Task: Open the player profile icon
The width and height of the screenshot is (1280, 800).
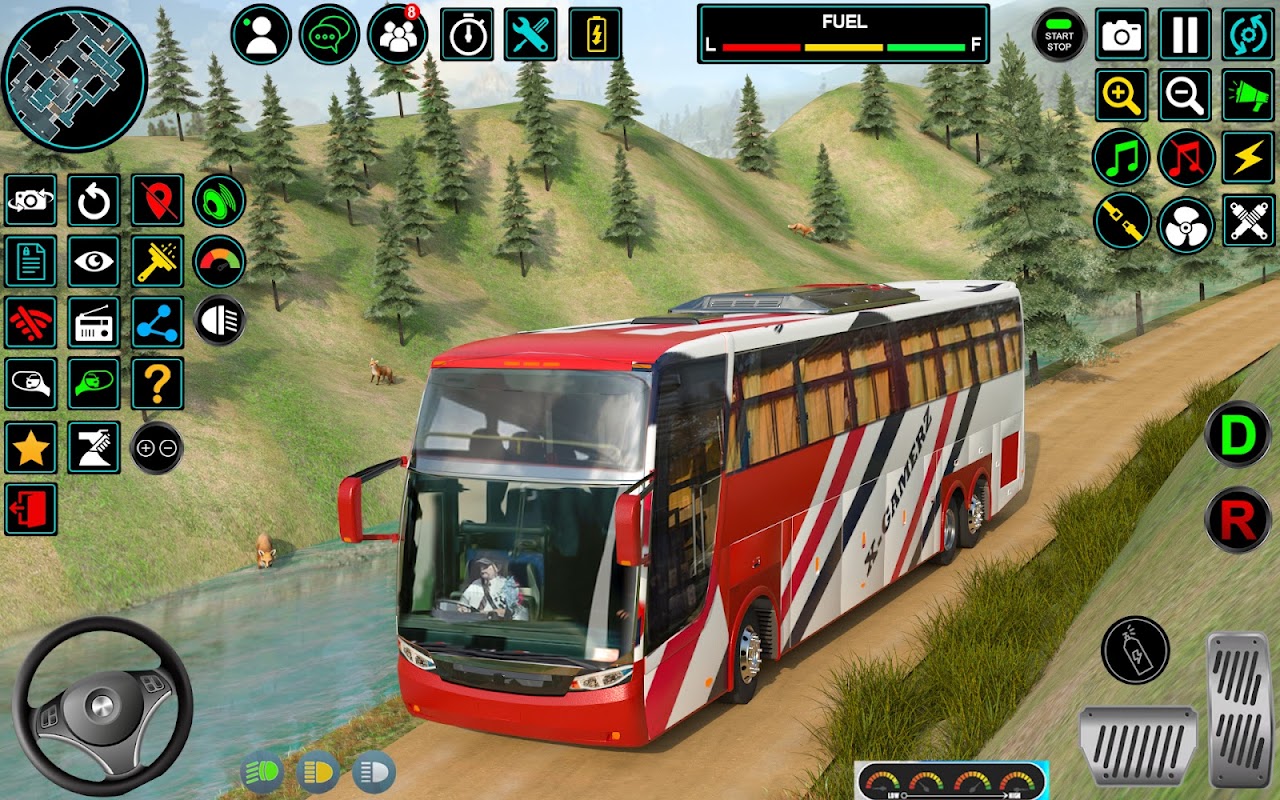Action: coord(261,34)
